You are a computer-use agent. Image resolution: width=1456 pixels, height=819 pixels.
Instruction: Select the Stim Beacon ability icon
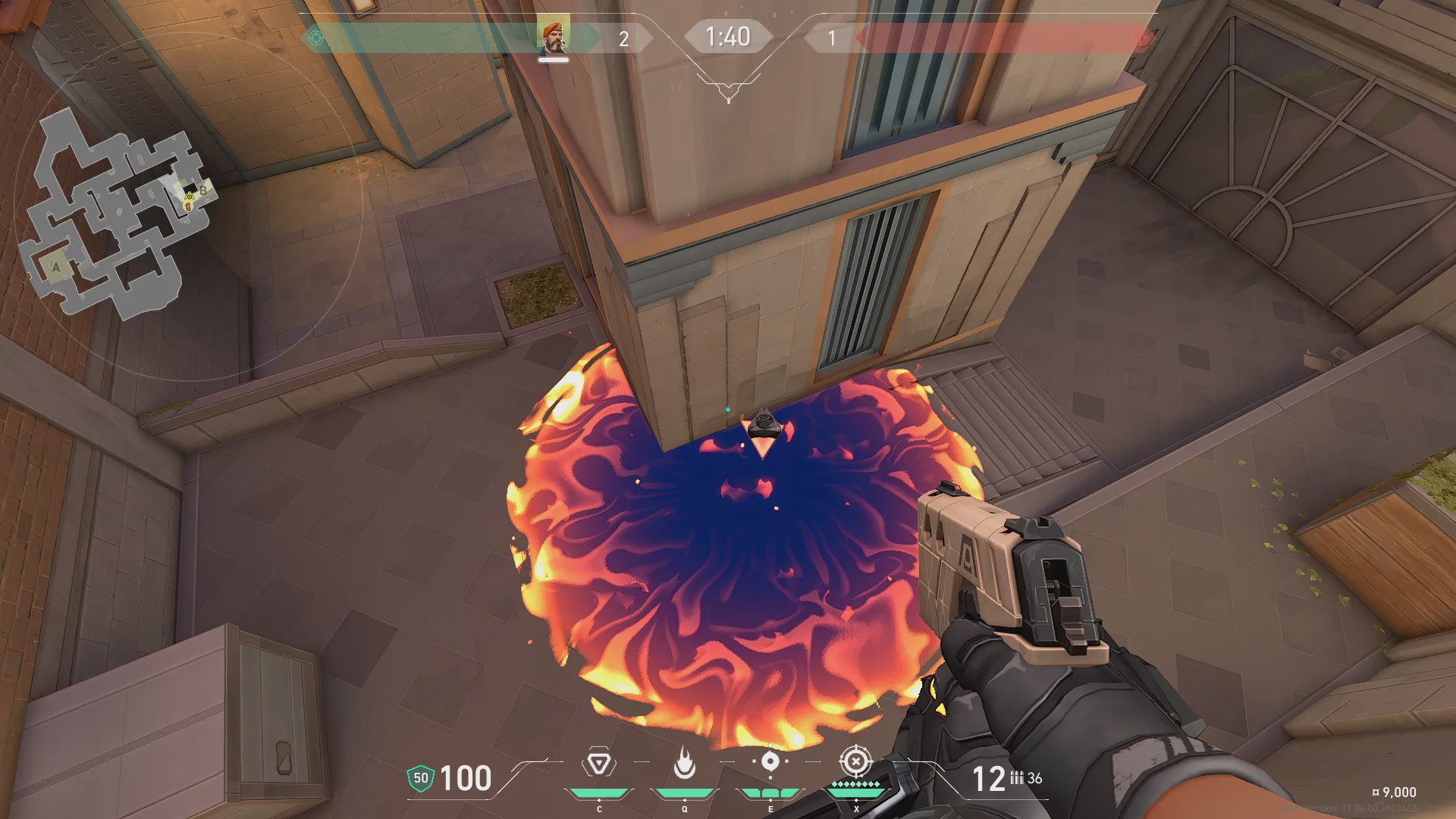click(599, 763)
